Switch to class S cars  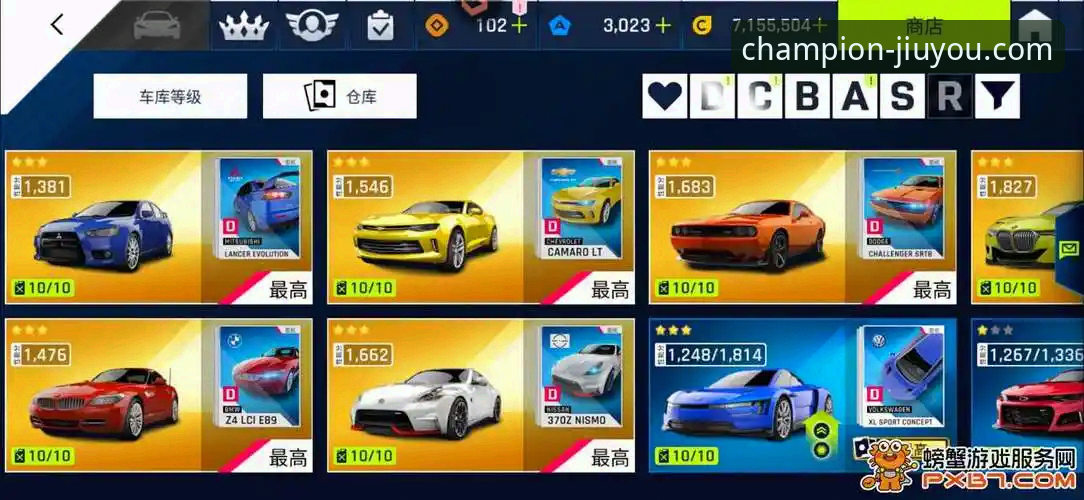pyautogui.click(x=902, y=97)
